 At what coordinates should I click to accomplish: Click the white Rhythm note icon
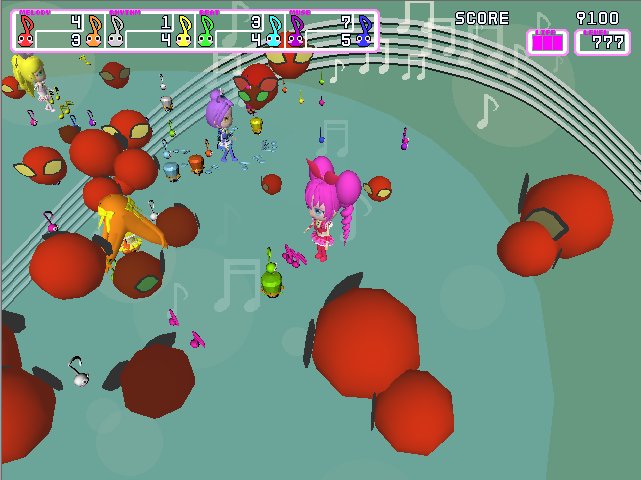pos(116,31)
